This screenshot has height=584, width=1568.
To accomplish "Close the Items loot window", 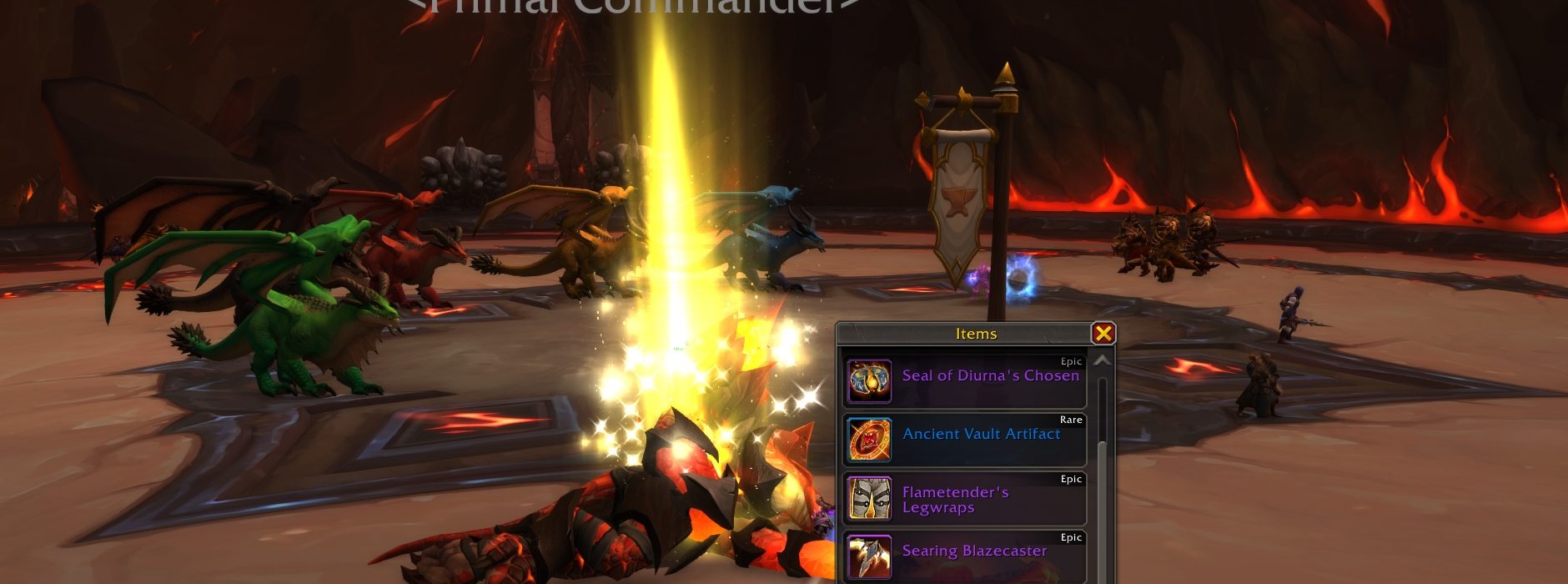I will [x=1103, y=334].
